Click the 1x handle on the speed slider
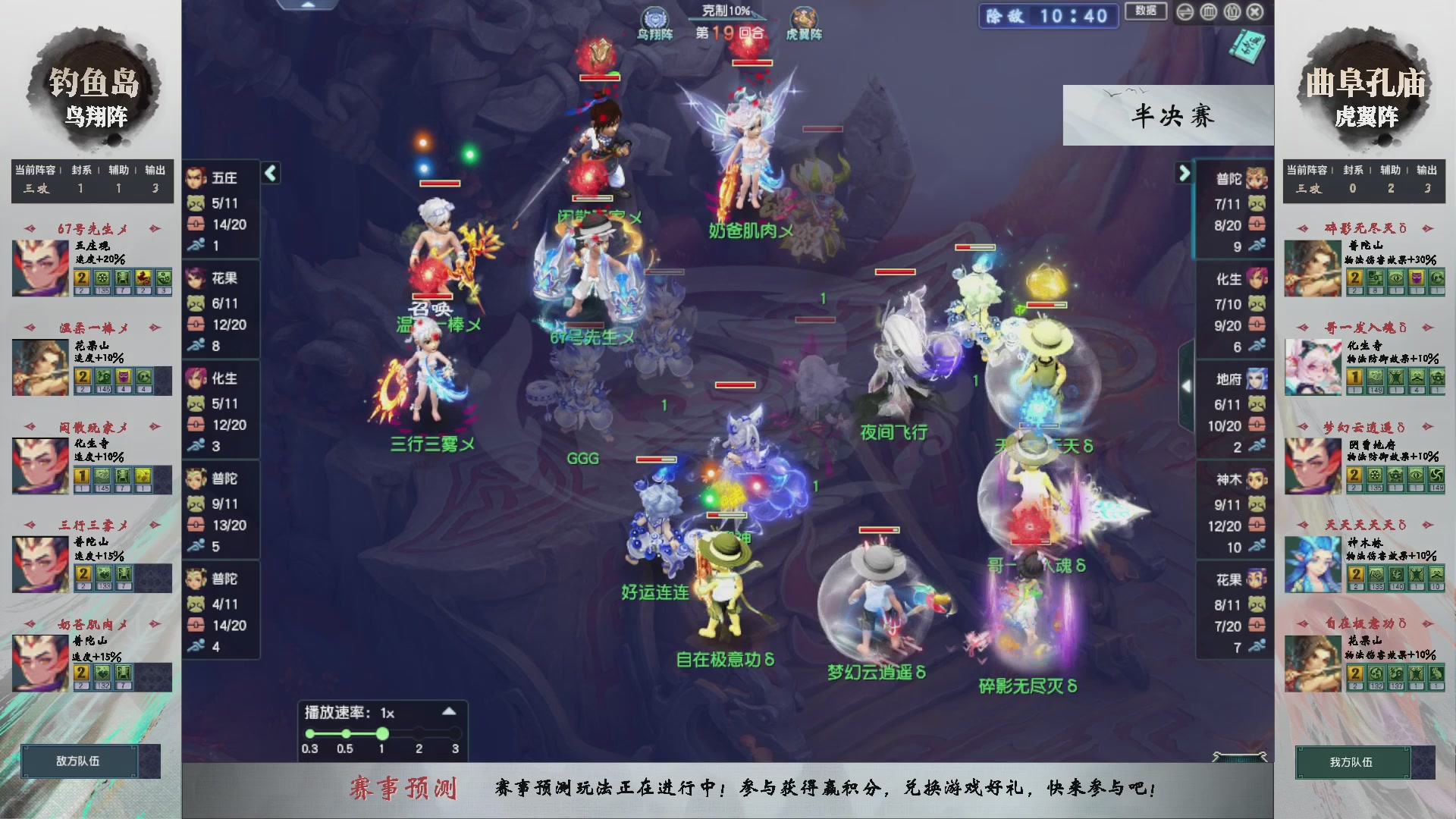The width and height of the screenshot is (1456, 819). pos(382,733)
